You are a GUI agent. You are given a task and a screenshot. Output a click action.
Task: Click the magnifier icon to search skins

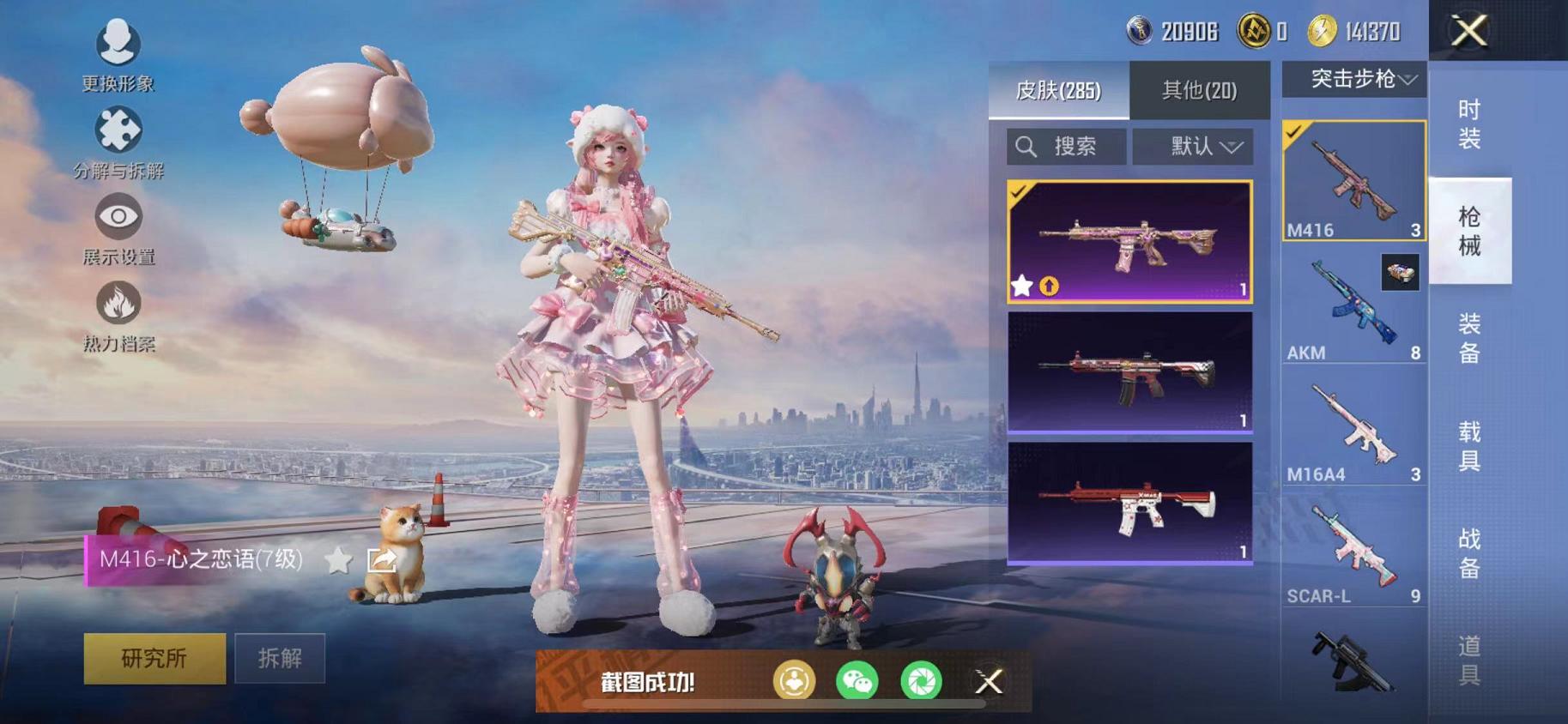coord(1025,145)
